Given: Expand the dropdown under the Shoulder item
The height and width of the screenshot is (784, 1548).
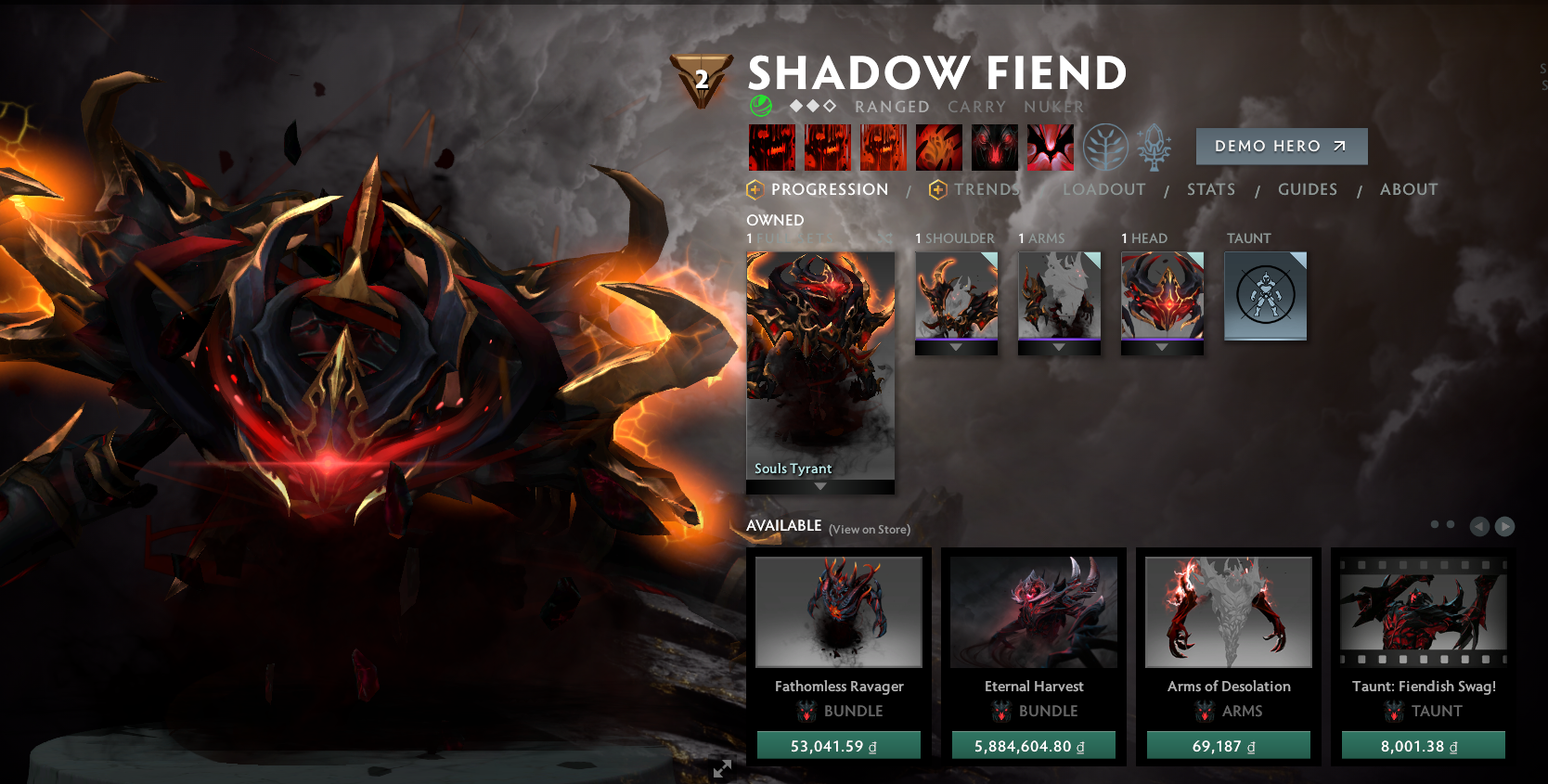Looking at the screenshot, I should click(957, 348).
